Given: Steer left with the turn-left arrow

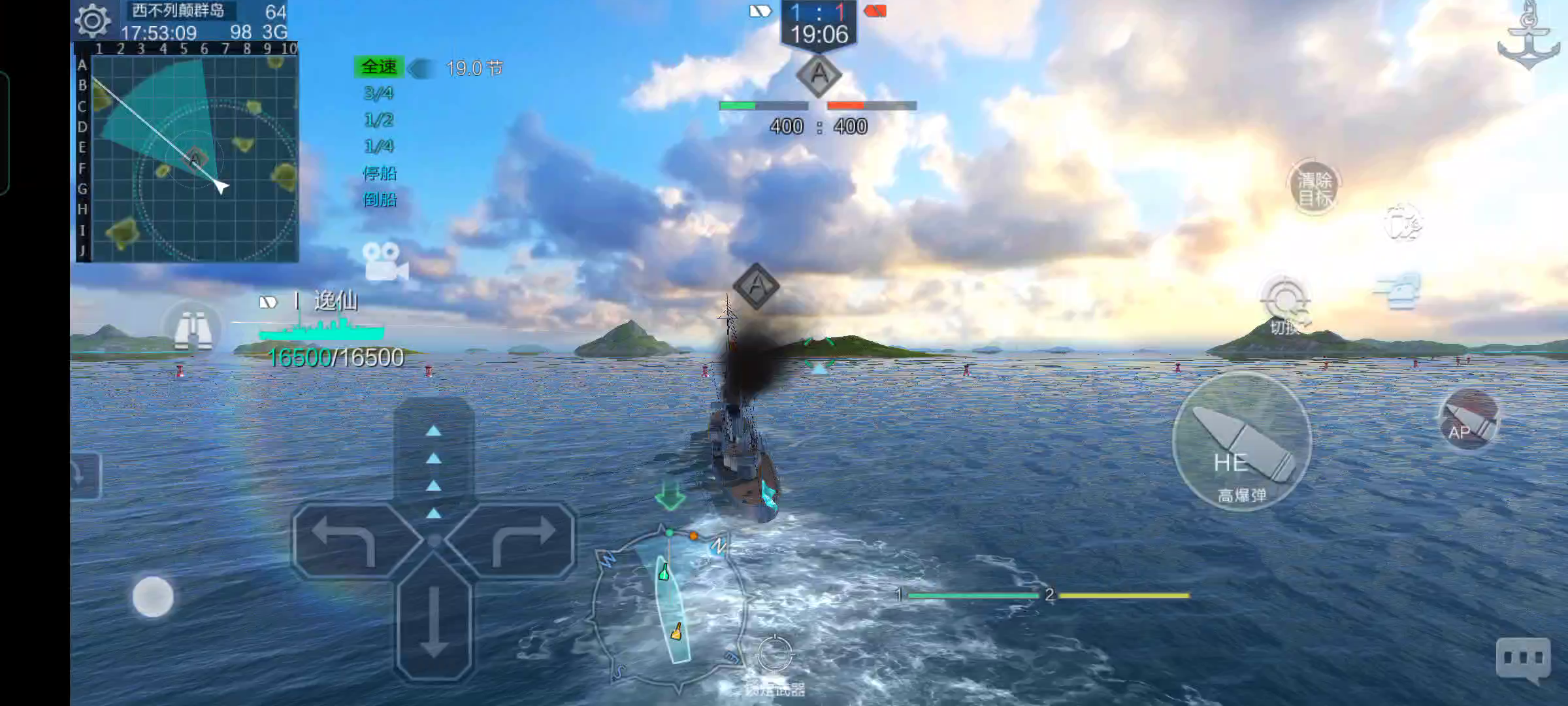Looking at the screenshot, I should click(345, 540).
